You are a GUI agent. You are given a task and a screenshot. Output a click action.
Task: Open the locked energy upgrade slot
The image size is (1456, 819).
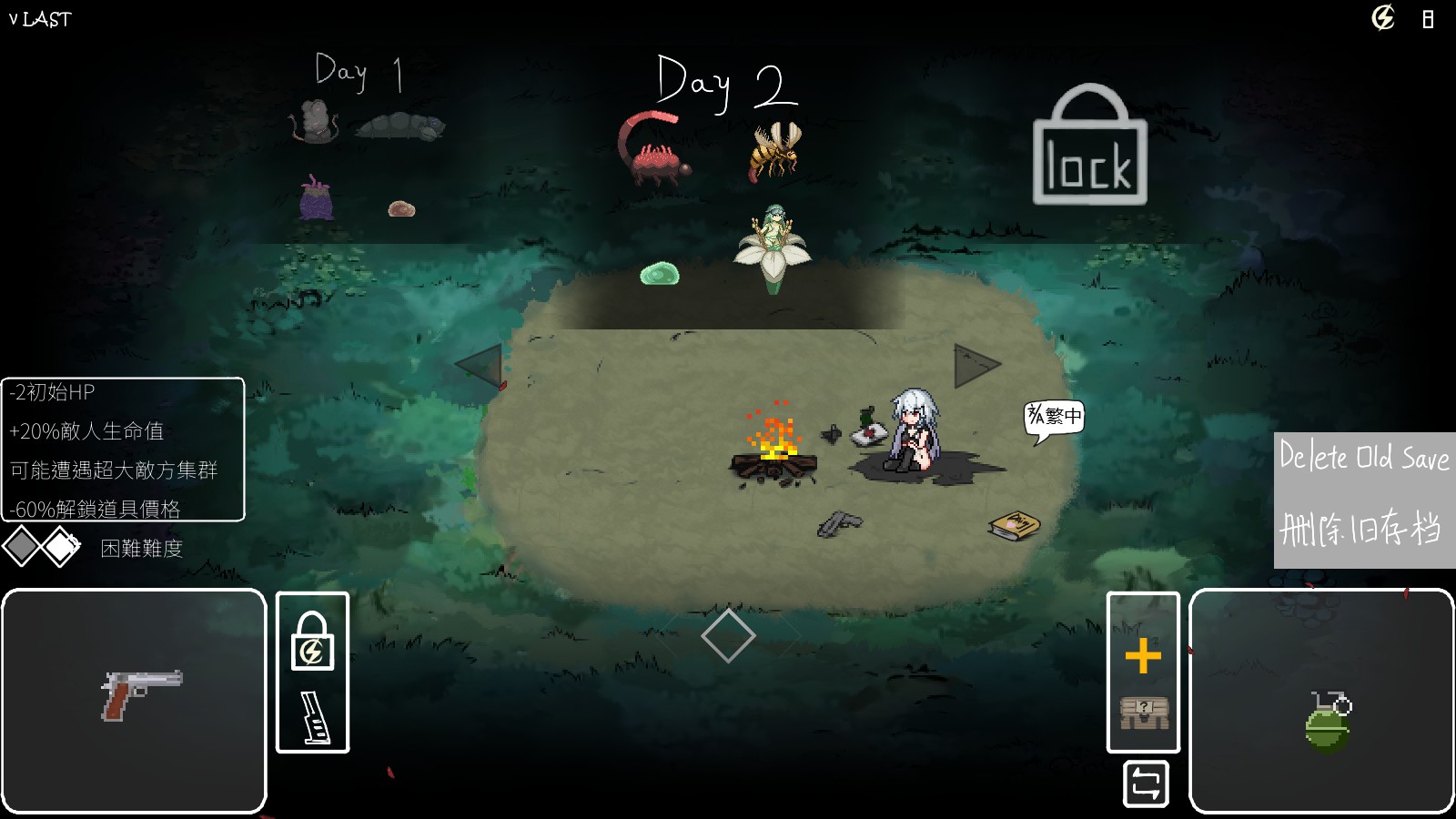click(312, 642)
